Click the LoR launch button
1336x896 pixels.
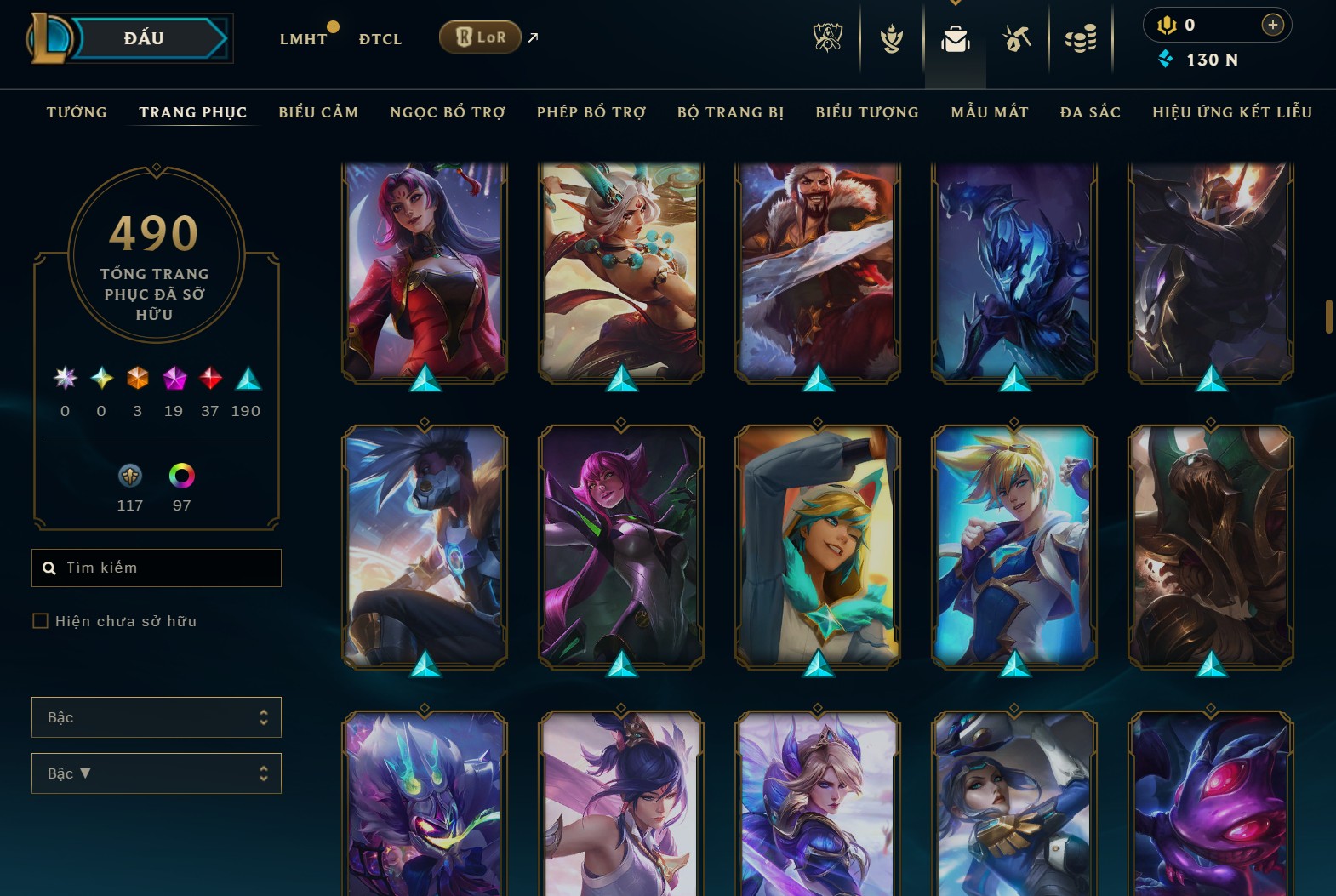click(x=479, y=37)
